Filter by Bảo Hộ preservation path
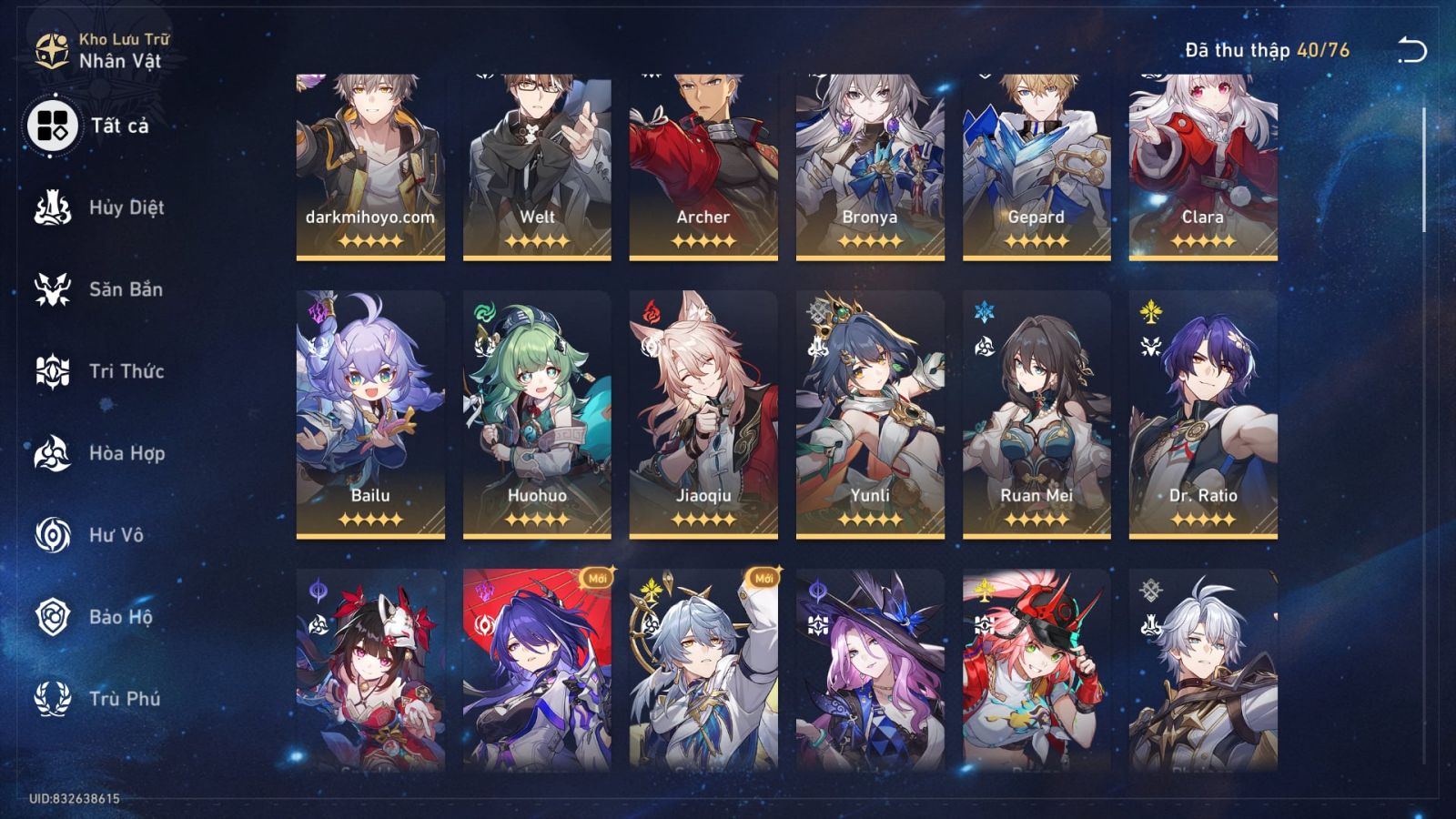1456x819 pixels. (x=55, y=617)
